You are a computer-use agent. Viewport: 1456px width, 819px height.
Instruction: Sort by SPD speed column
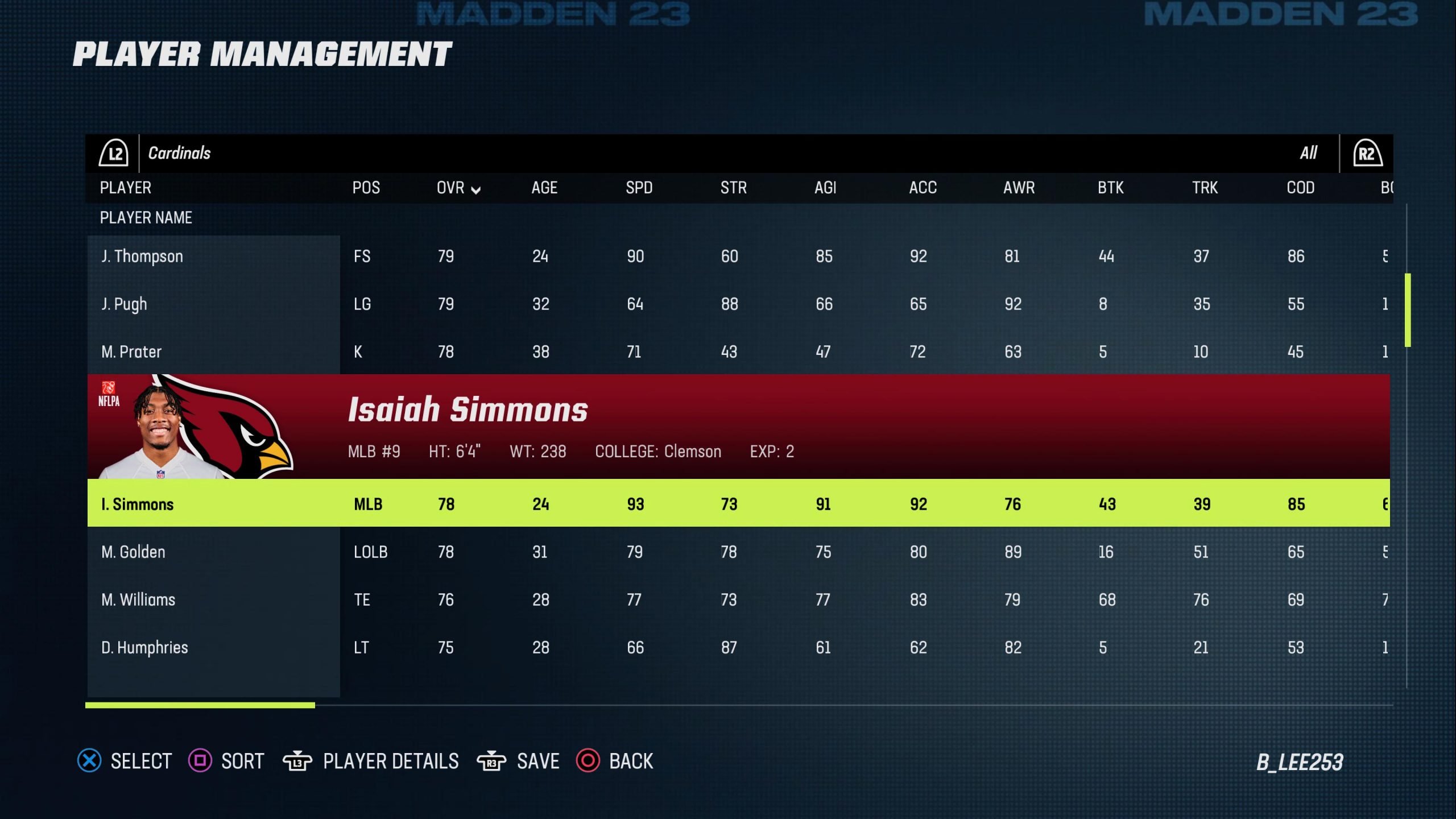(x=639, y=188)
